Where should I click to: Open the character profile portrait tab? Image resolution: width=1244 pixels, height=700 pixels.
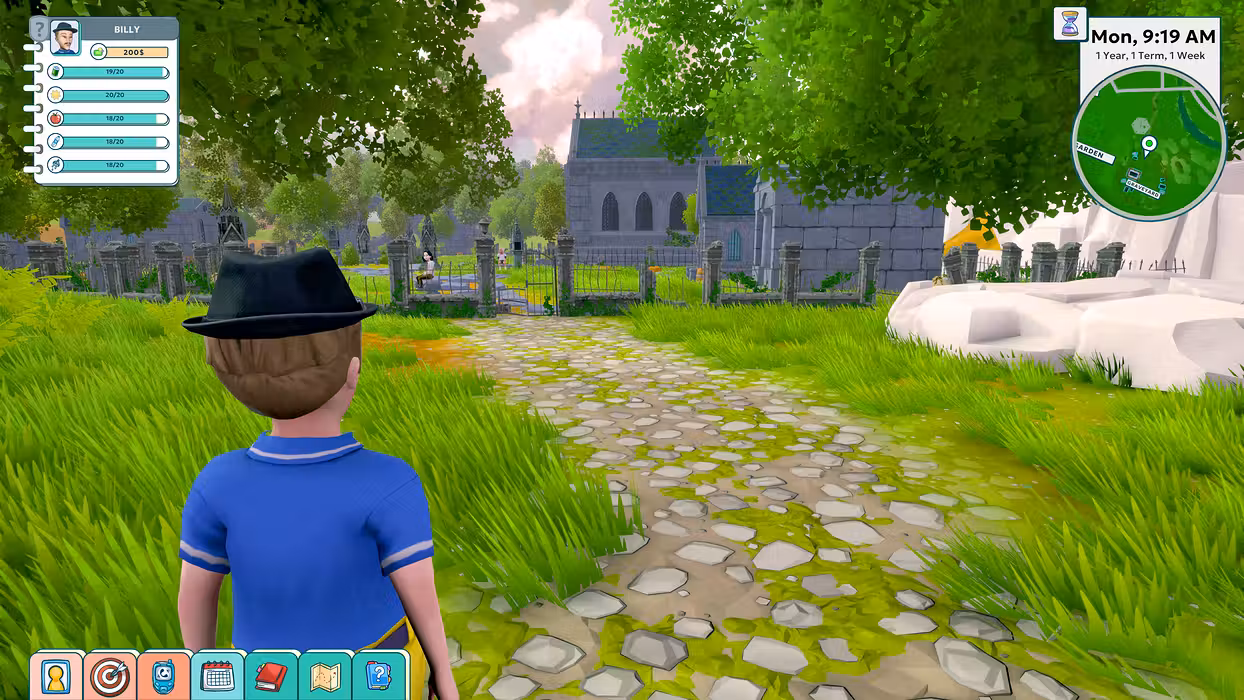coord(55,677)
